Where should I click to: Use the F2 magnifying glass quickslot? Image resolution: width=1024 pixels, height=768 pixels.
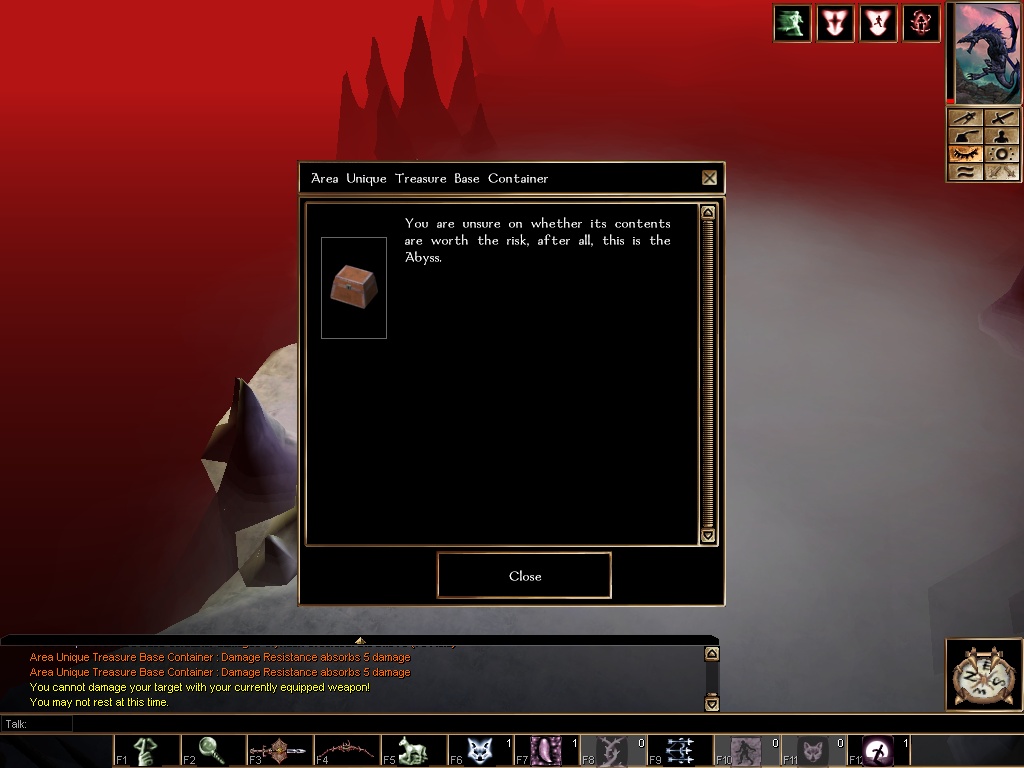(213, 750)
